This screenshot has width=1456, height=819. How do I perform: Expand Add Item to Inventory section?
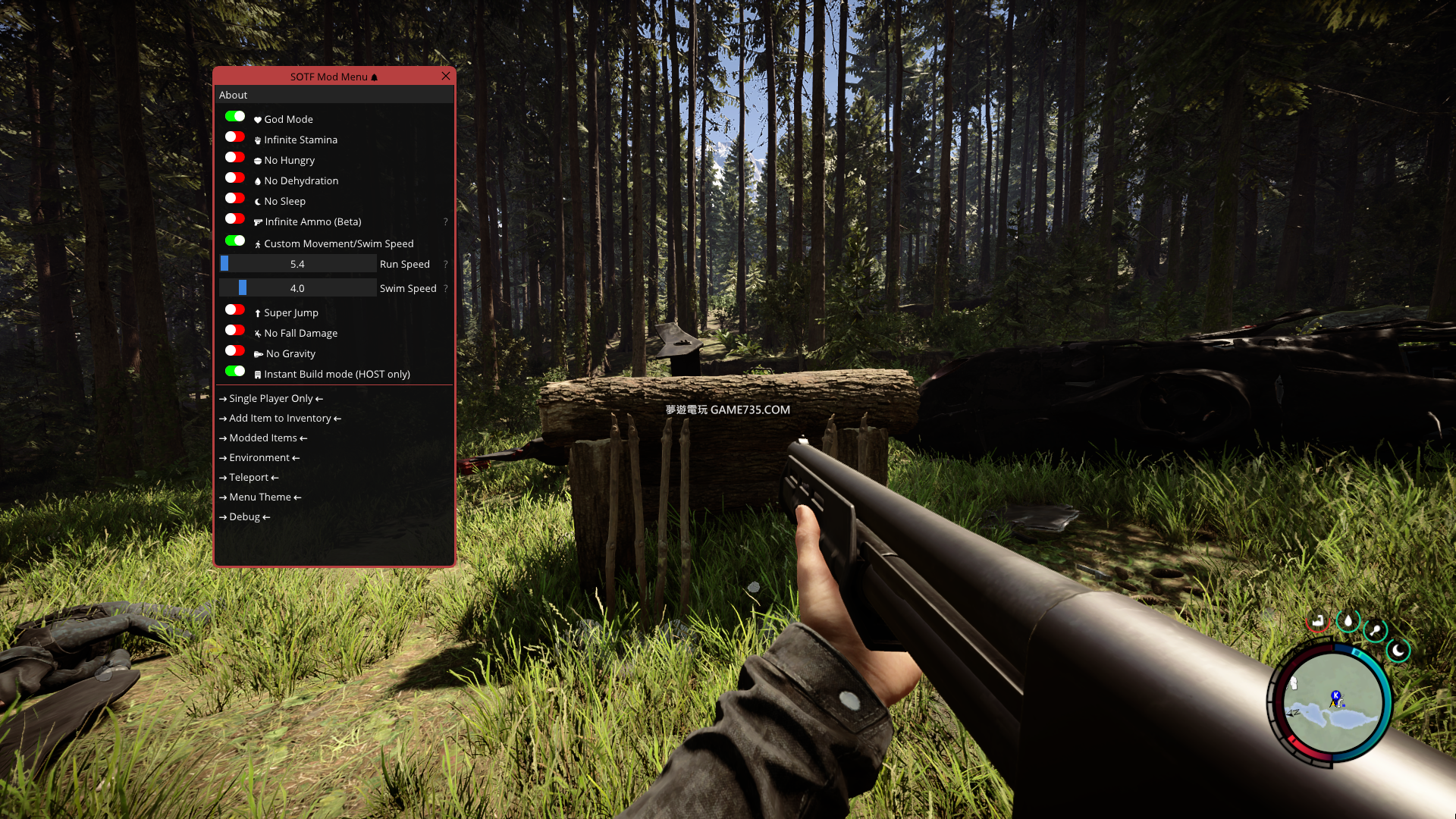tap(280, 419)
